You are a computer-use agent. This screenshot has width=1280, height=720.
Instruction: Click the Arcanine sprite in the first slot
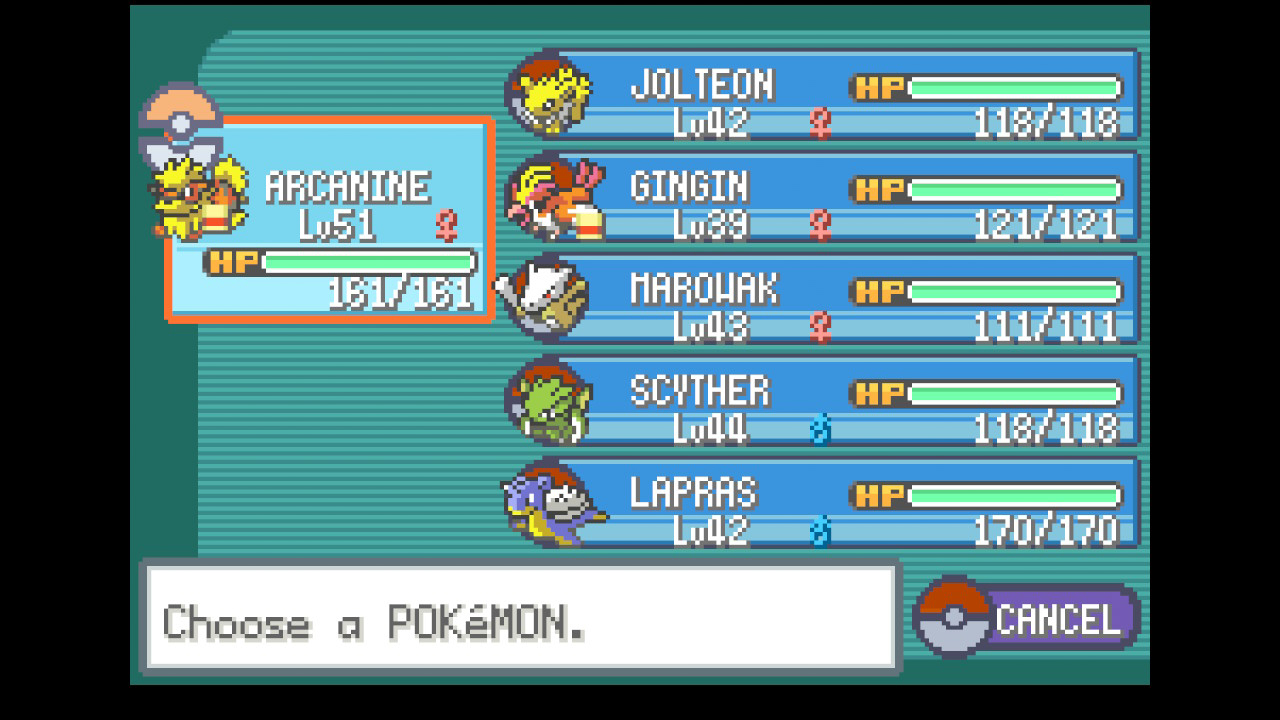click(196, 192)
